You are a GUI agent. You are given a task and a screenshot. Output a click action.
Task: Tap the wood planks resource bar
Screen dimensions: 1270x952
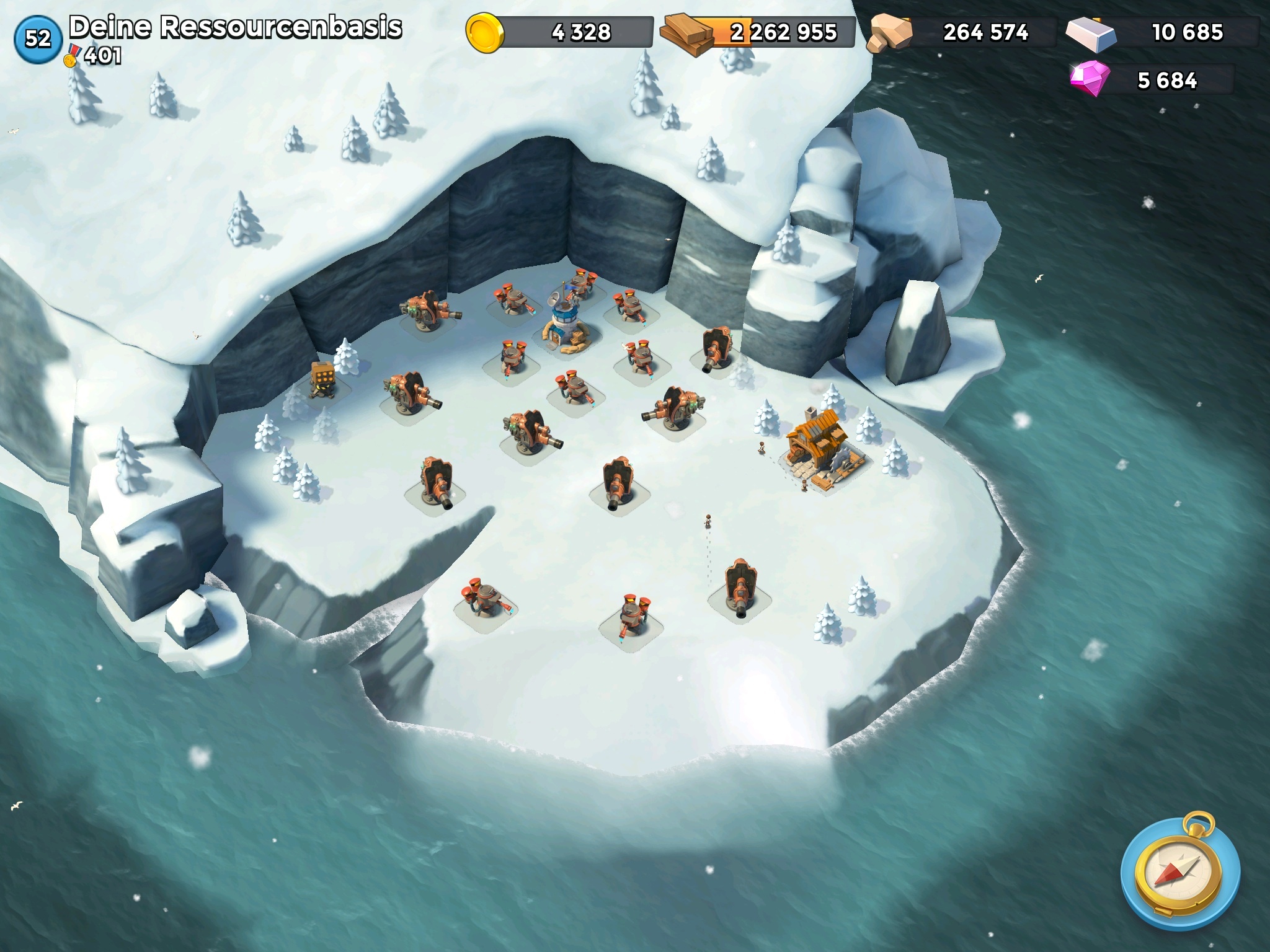(759, 32)
